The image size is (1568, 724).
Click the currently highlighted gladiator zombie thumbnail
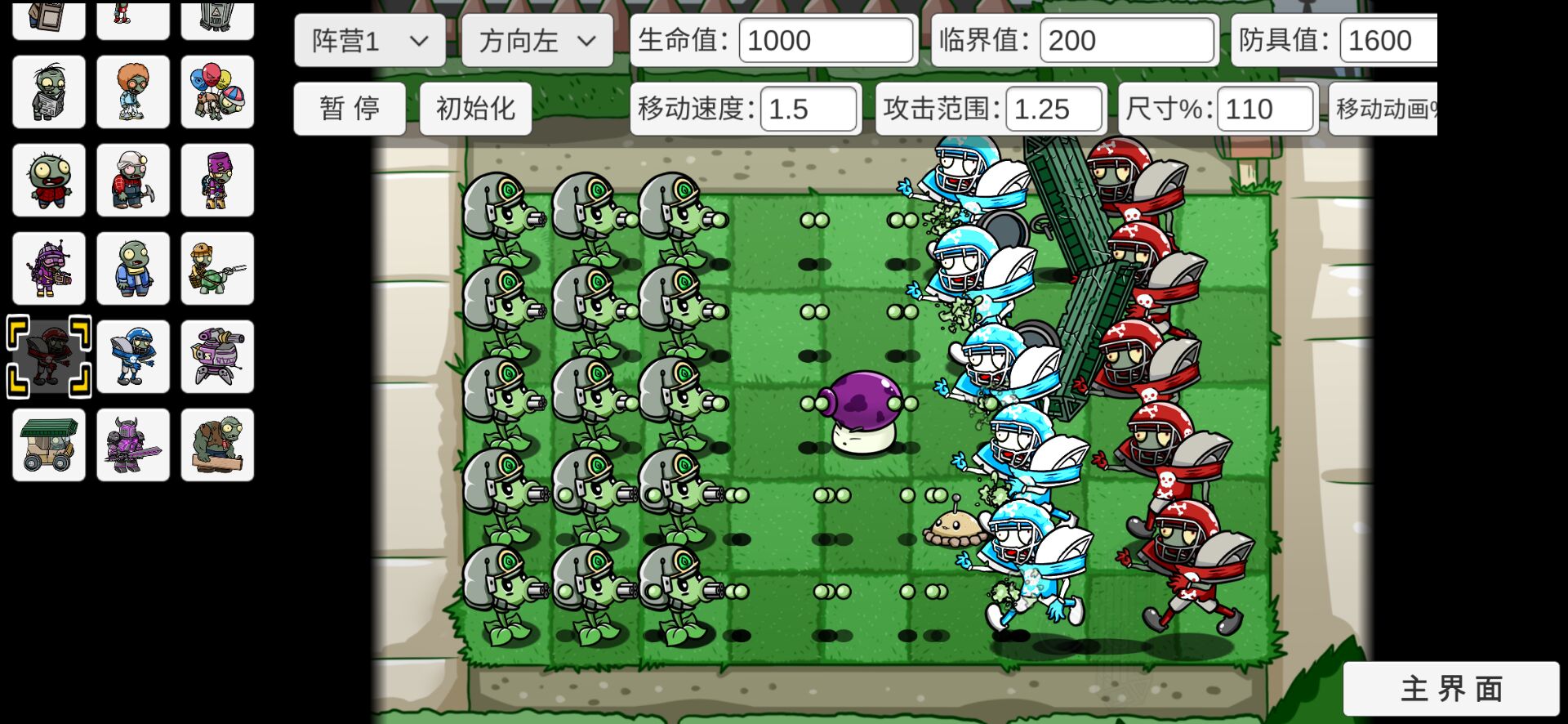coord(48,356)
